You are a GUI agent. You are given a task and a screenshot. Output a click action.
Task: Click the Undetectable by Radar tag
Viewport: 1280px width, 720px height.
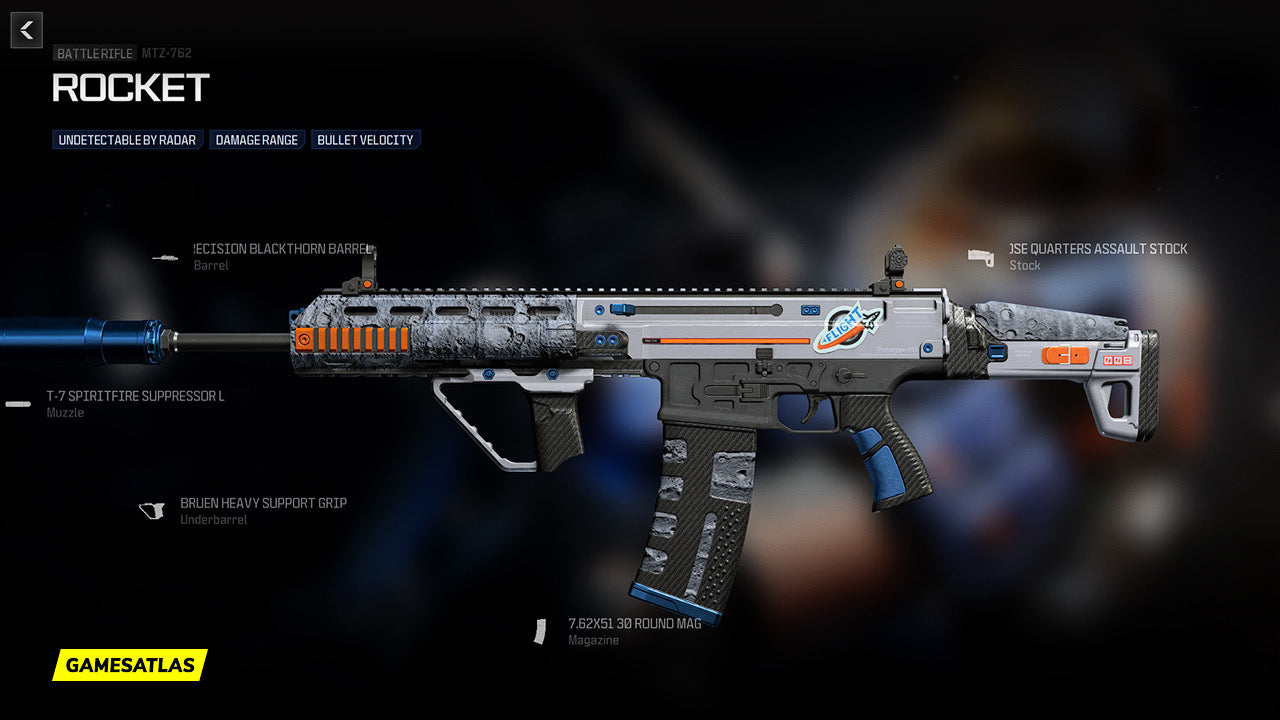[127, 140]
